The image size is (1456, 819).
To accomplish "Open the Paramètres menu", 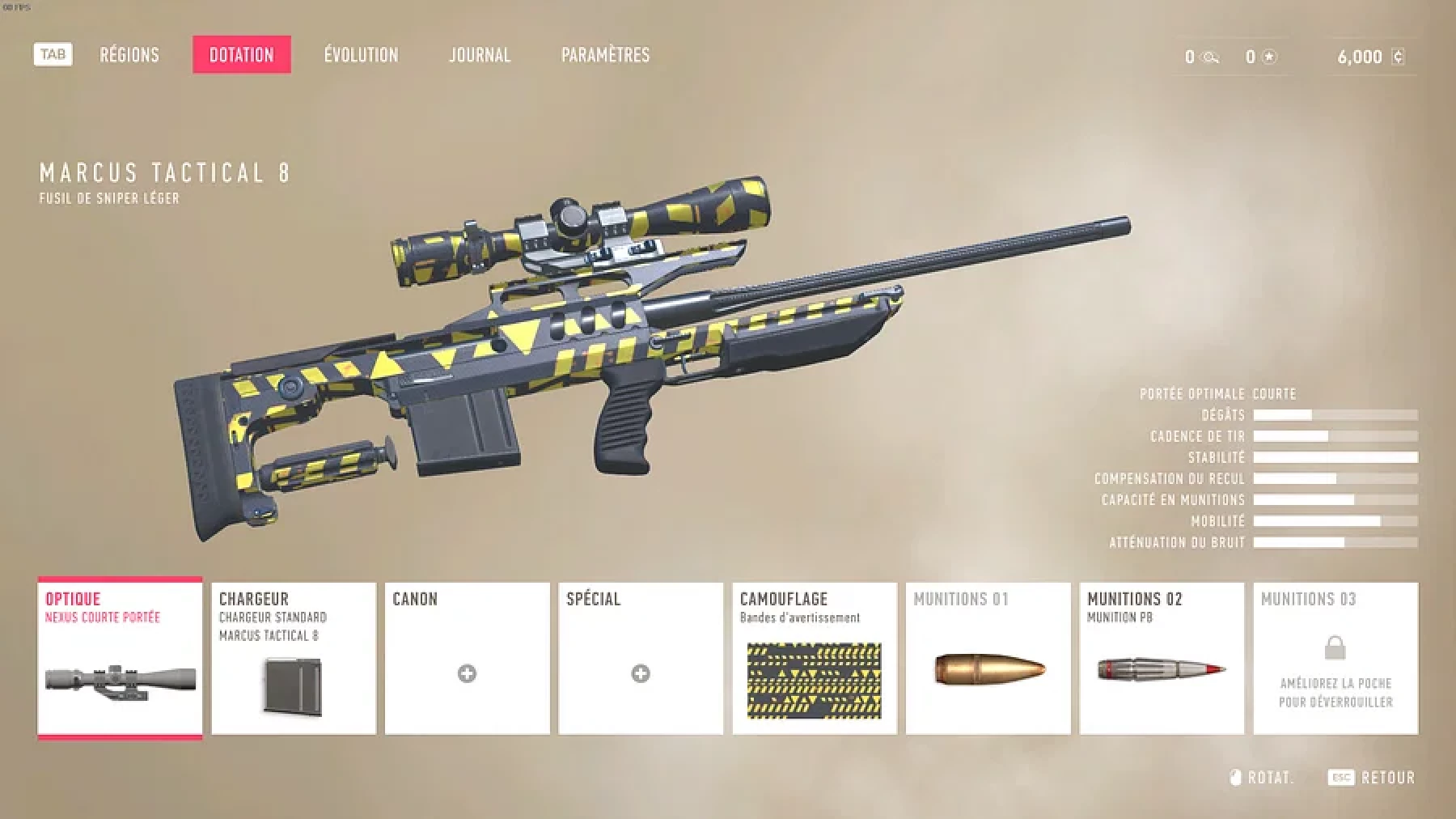I will coord(605,55).
